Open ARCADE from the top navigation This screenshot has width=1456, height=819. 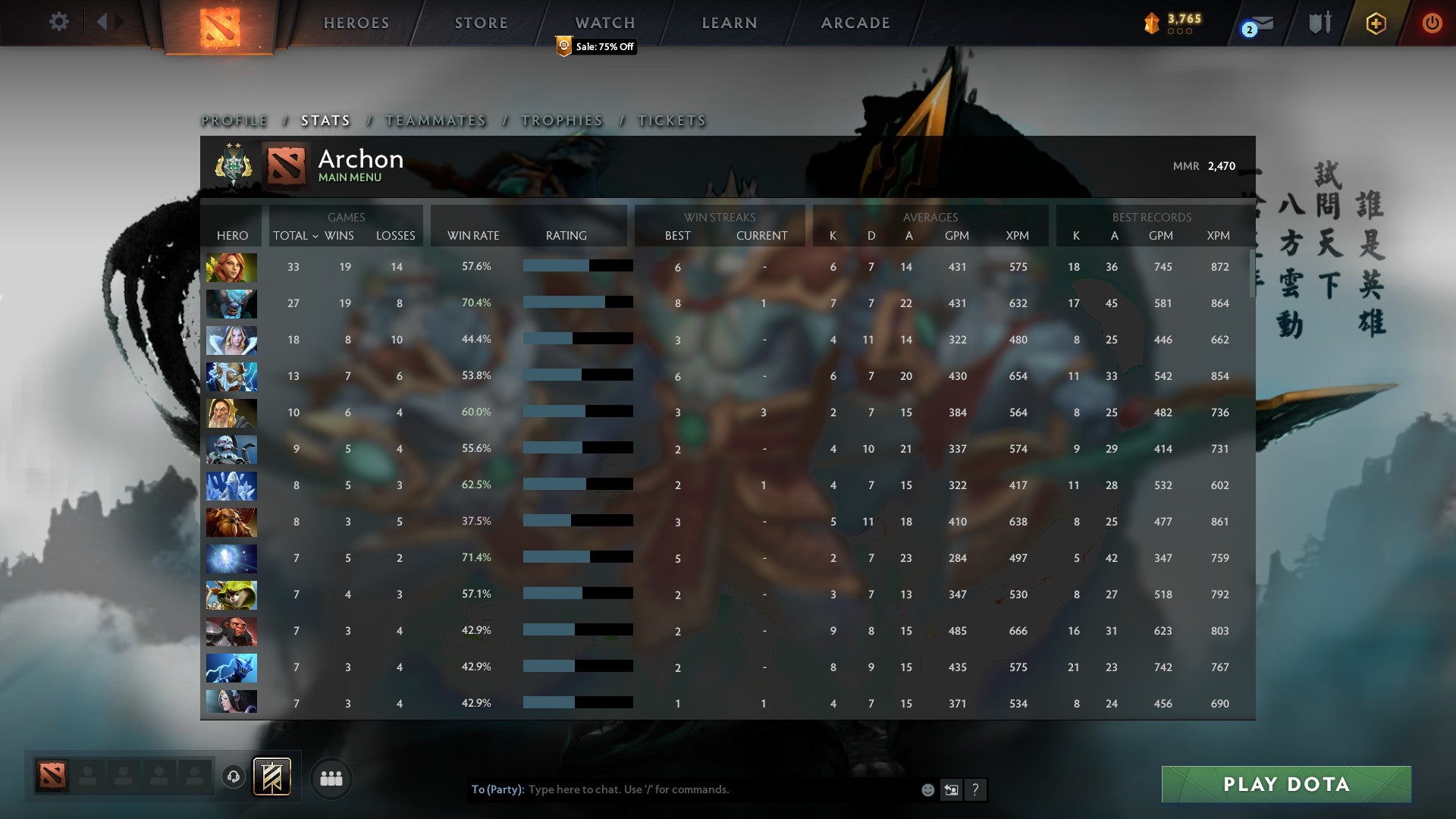(x=855, y=23)
